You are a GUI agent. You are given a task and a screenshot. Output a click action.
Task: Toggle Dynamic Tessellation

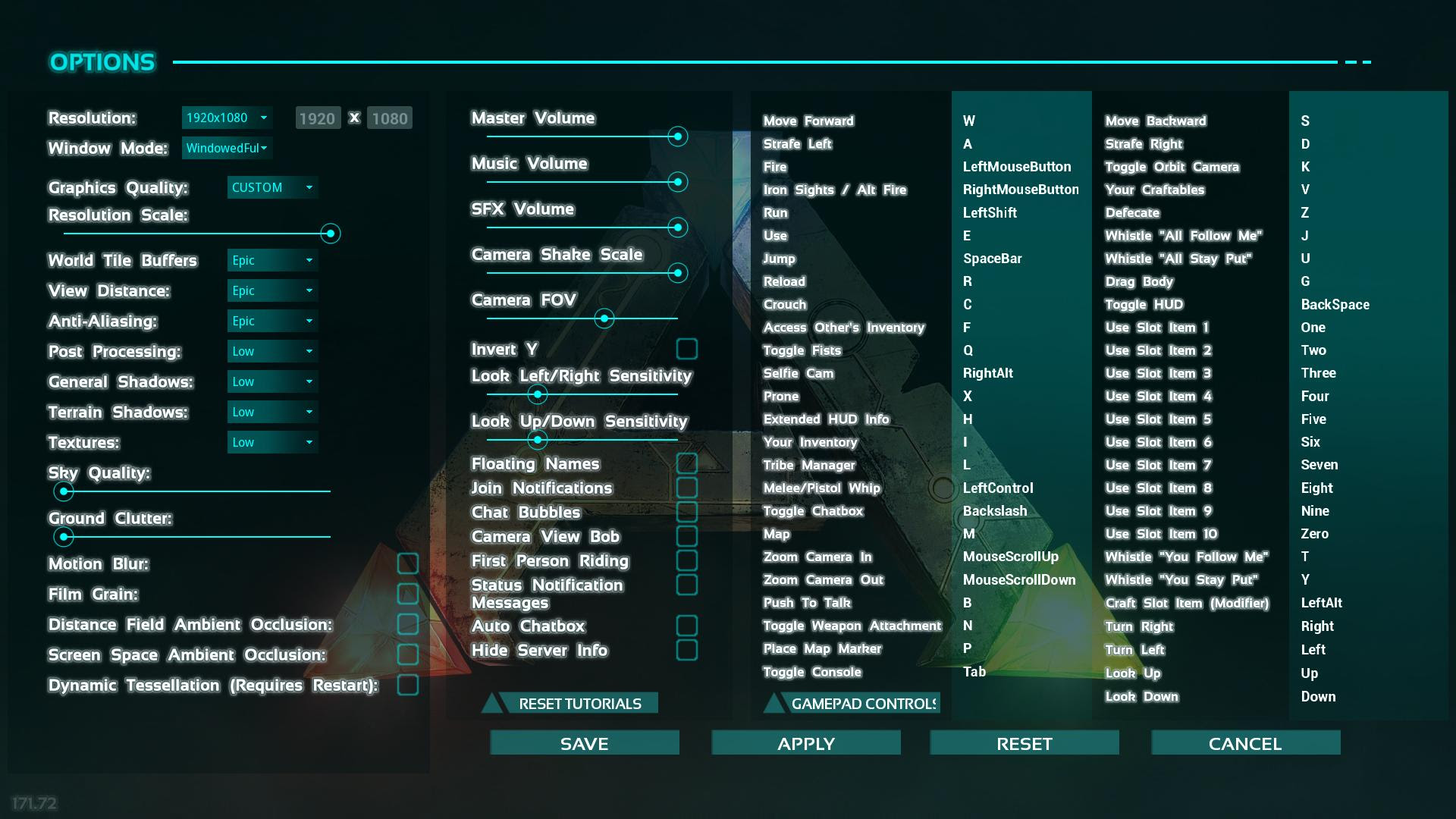click(409, 684)
